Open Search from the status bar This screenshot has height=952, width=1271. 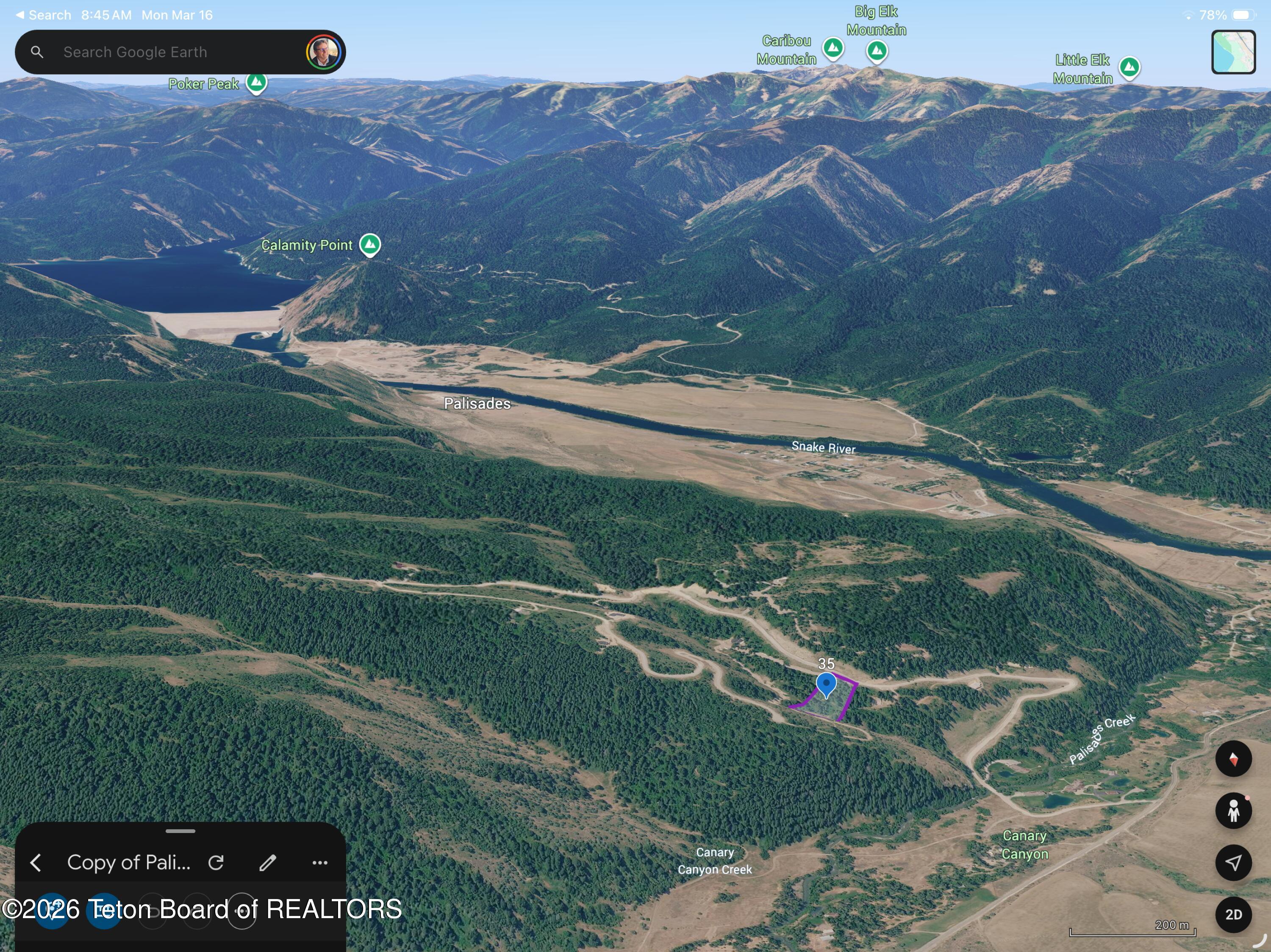[43, 15]
